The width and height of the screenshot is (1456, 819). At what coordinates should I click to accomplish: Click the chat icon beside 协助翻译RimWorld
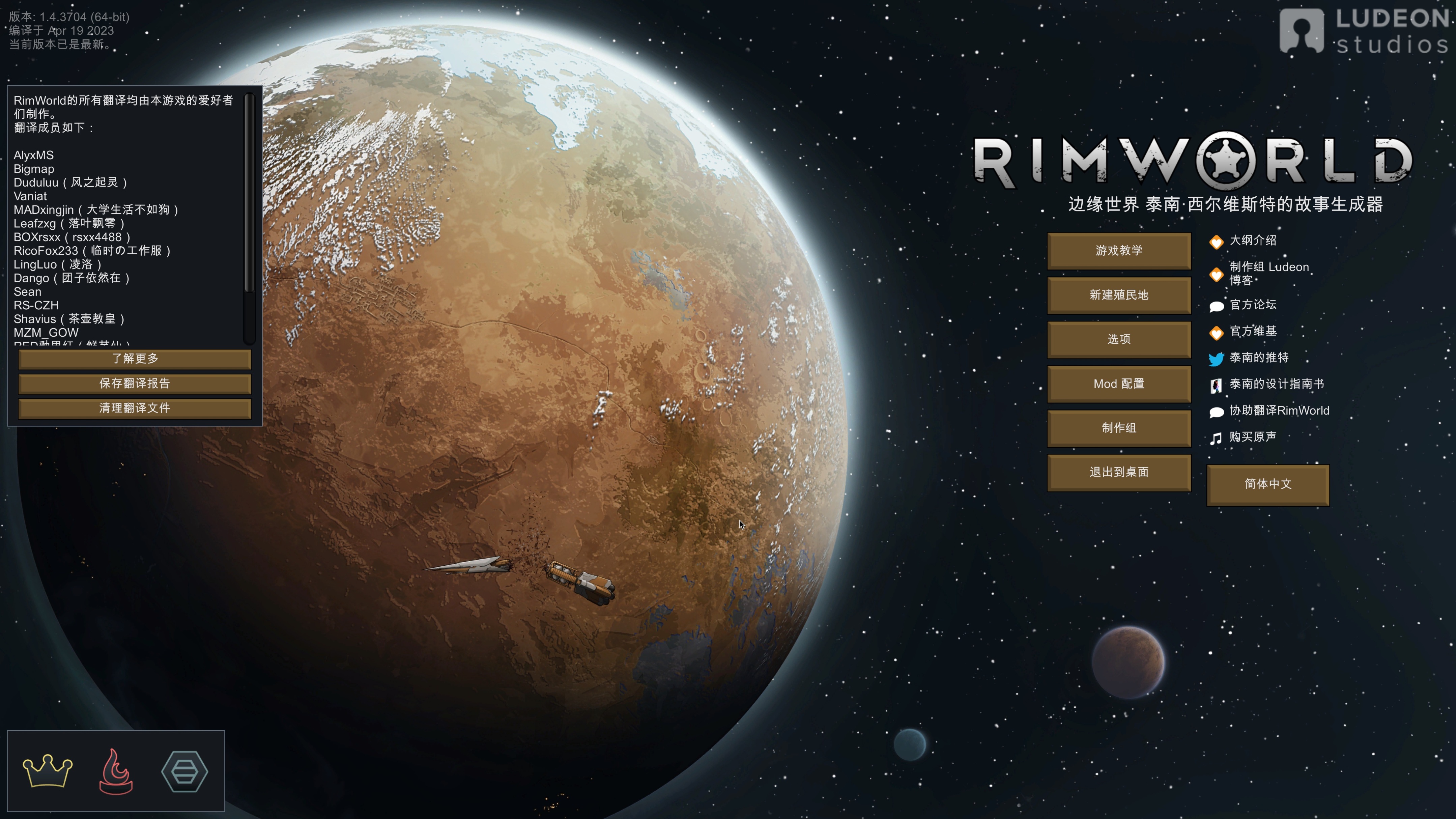[1216, 411]
